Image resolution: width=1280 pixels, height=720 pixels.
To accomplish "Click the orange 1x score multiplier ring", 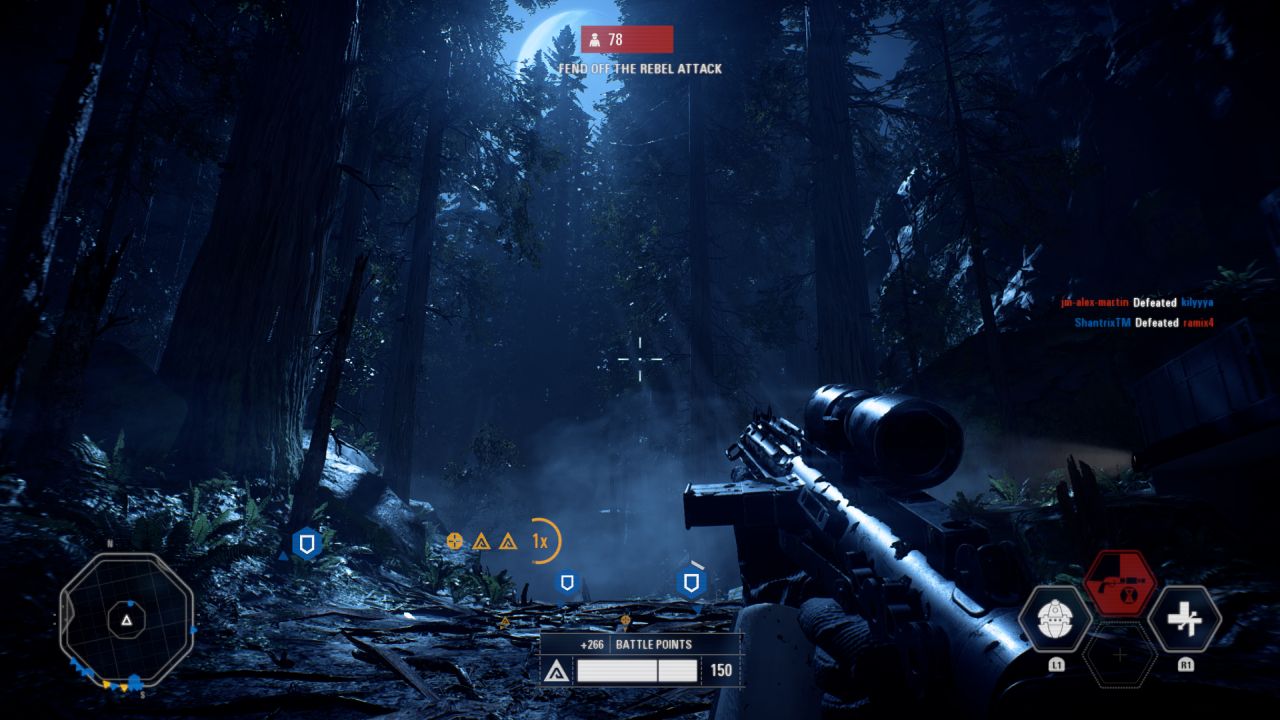I will tap(541, 541).
